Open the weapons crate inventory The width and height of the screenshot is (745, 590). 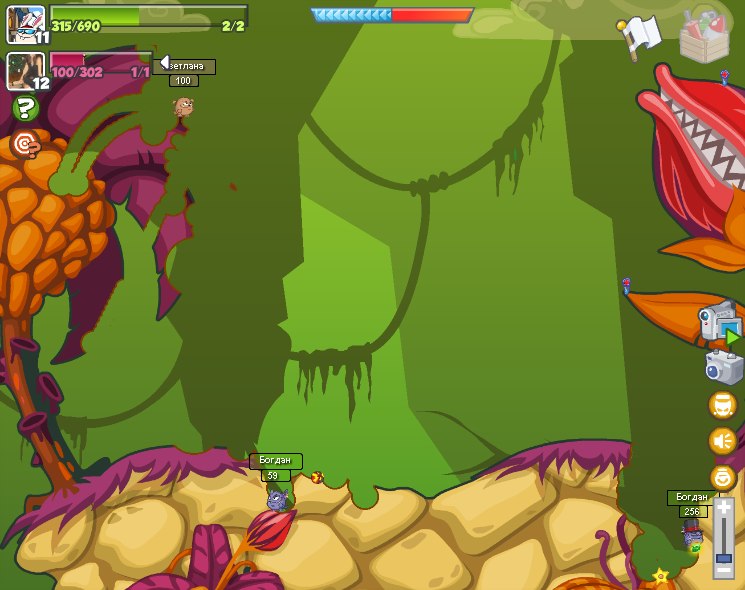(x=705, y=36)
